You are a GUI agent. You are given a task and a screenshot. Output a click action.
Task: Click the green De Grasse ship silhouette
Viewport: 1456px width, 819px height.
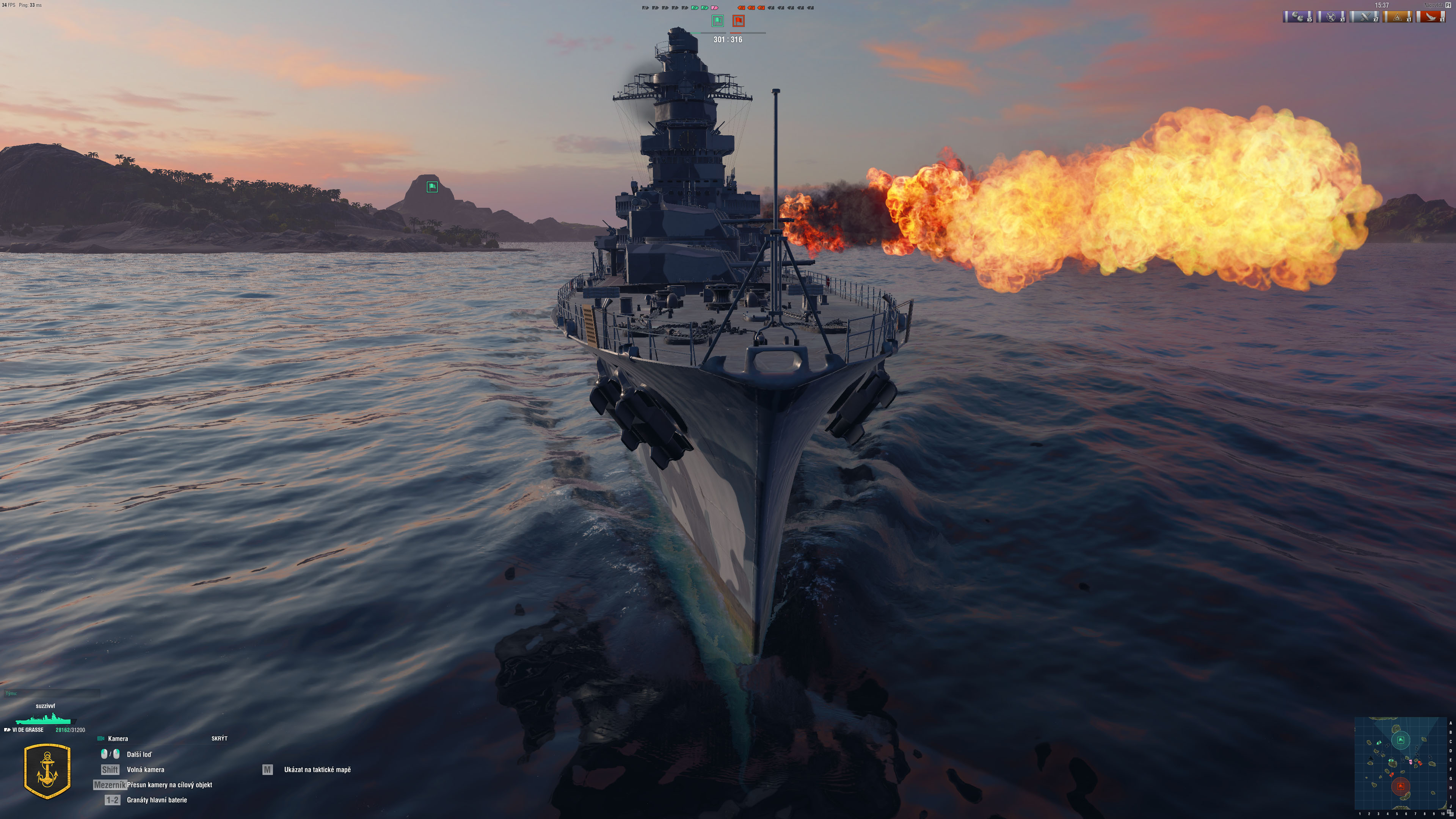click(44, 719)
